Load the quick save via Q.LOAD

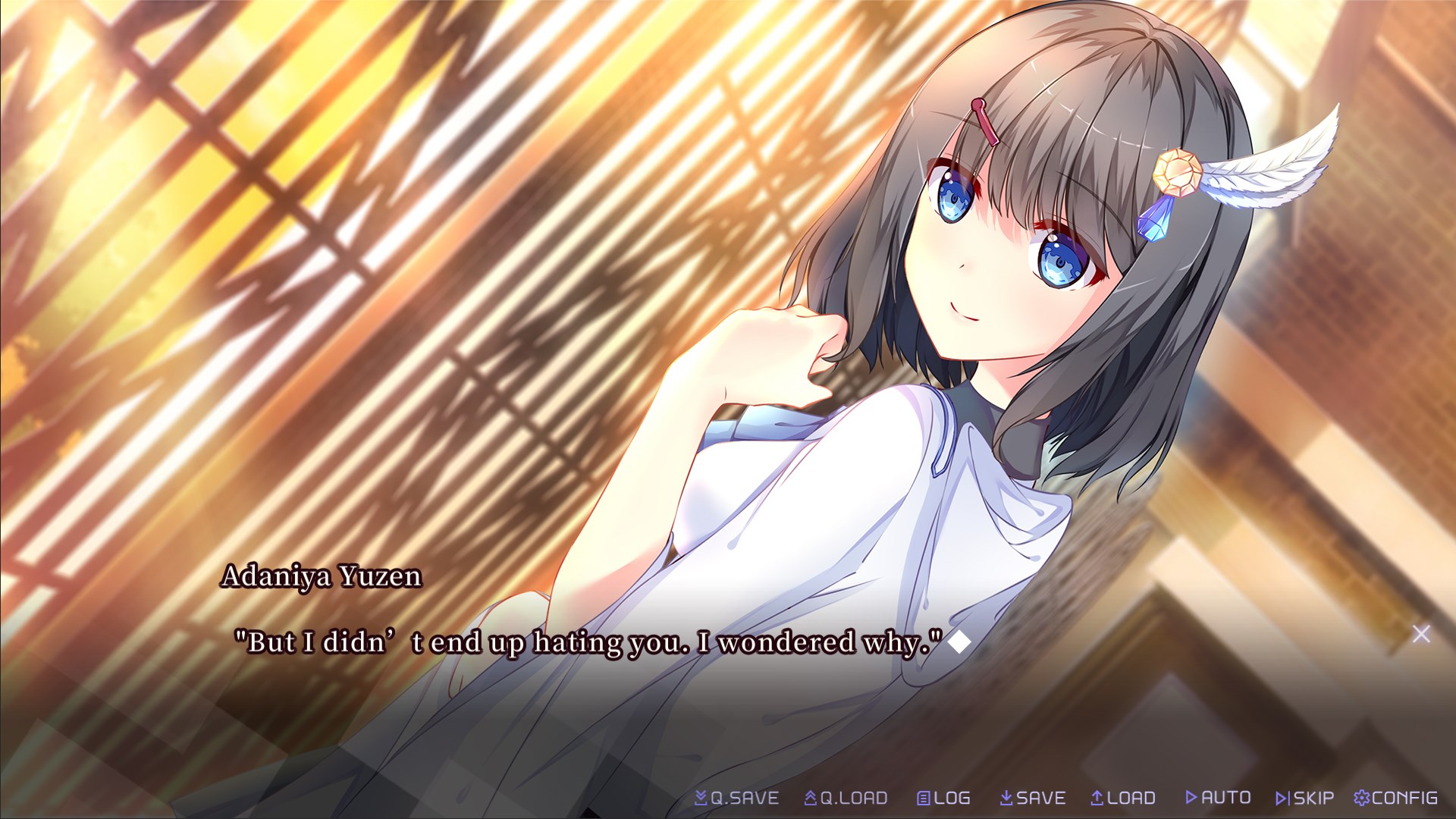(x=846, y=798)
